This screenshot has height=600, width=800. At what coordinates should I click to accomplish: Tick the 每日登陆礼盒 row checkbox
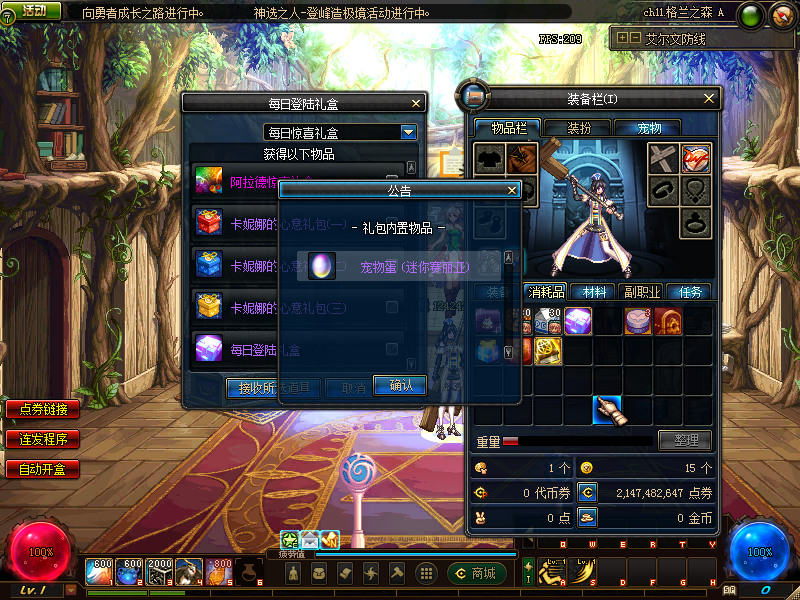click(392, 349)
